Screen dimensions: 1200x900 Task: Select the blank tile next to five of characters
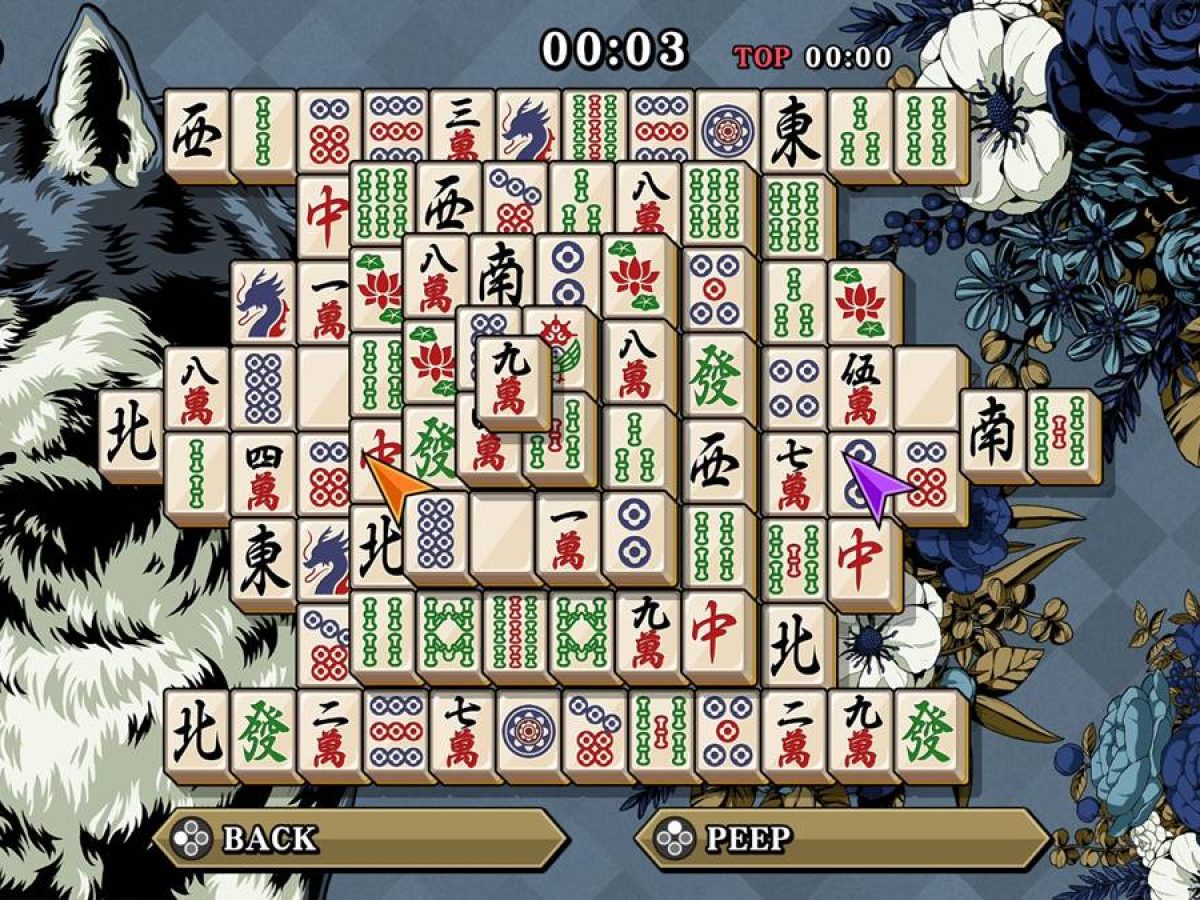(x=928, y=387)
